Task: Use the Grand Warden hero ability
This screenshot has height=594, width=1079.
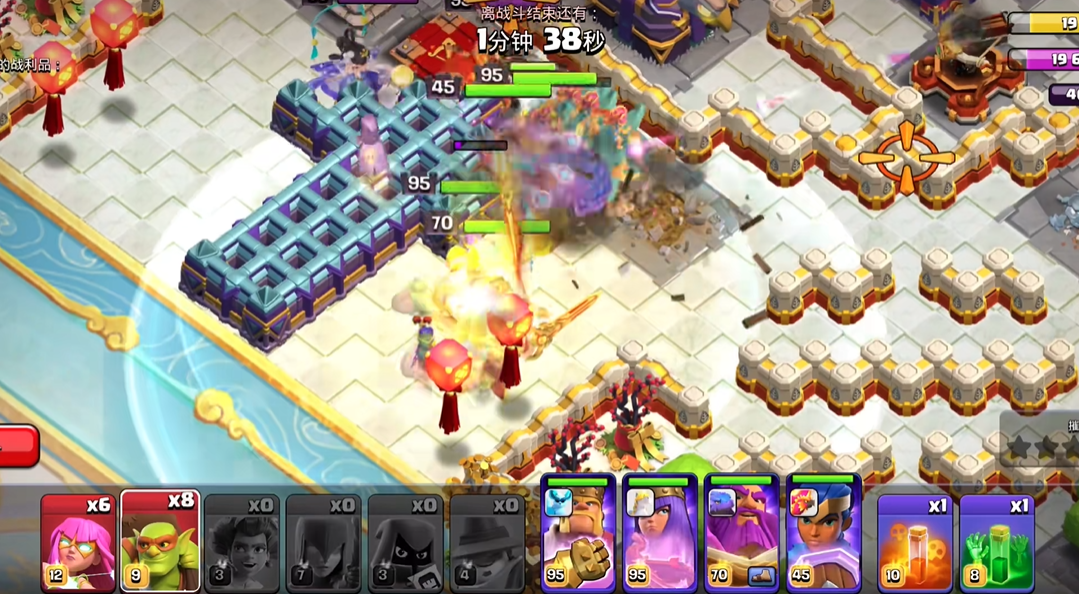Action: [742, 533]
